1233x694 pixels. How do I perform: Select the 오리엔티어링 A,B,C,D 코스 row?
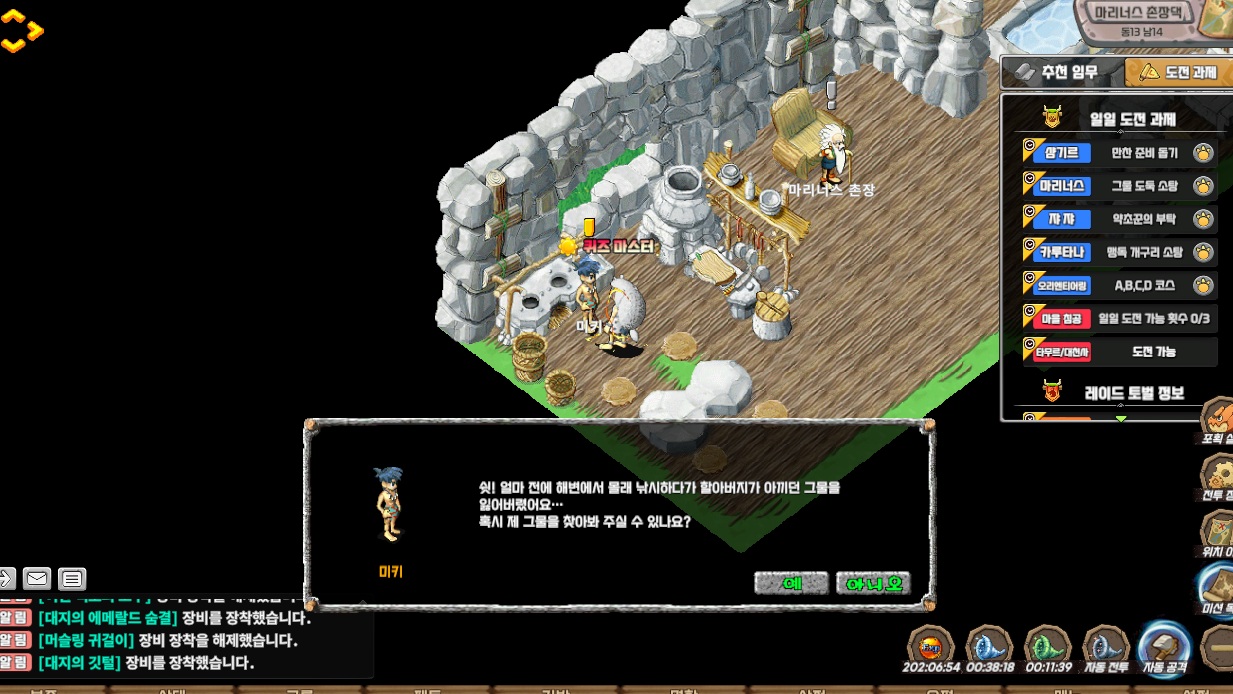pos(1119,285)
